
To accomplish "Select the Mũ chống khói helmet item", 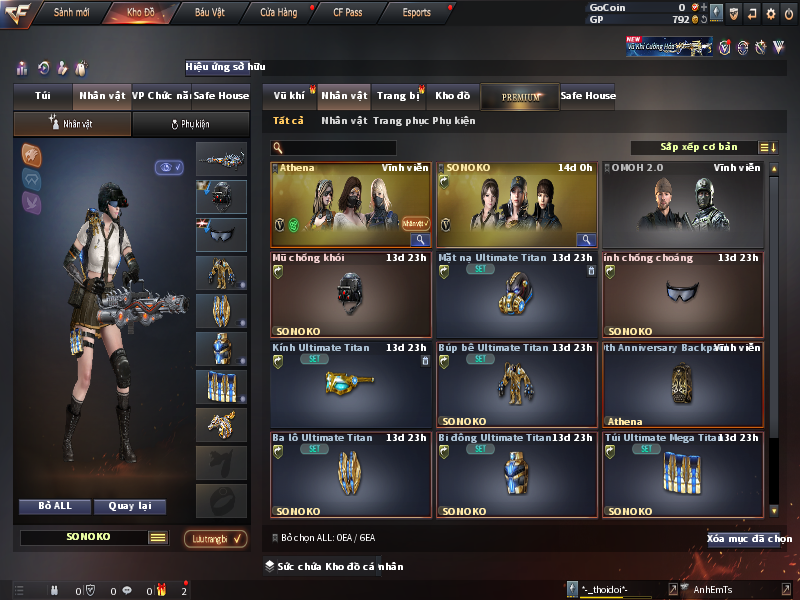I will point(351,294).
